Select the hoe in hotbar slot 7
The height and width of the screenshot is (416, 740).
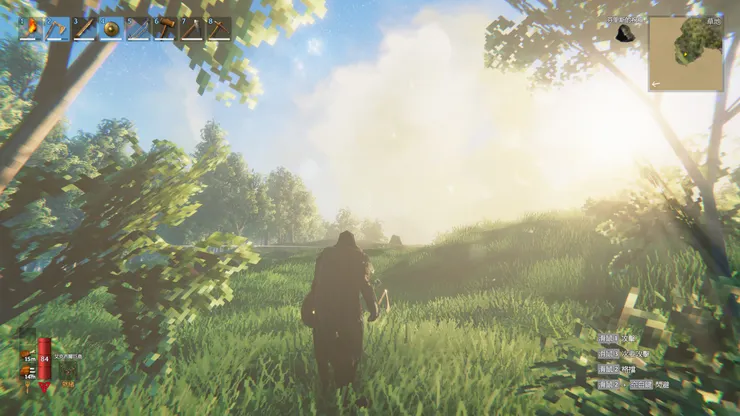[192, 28]
